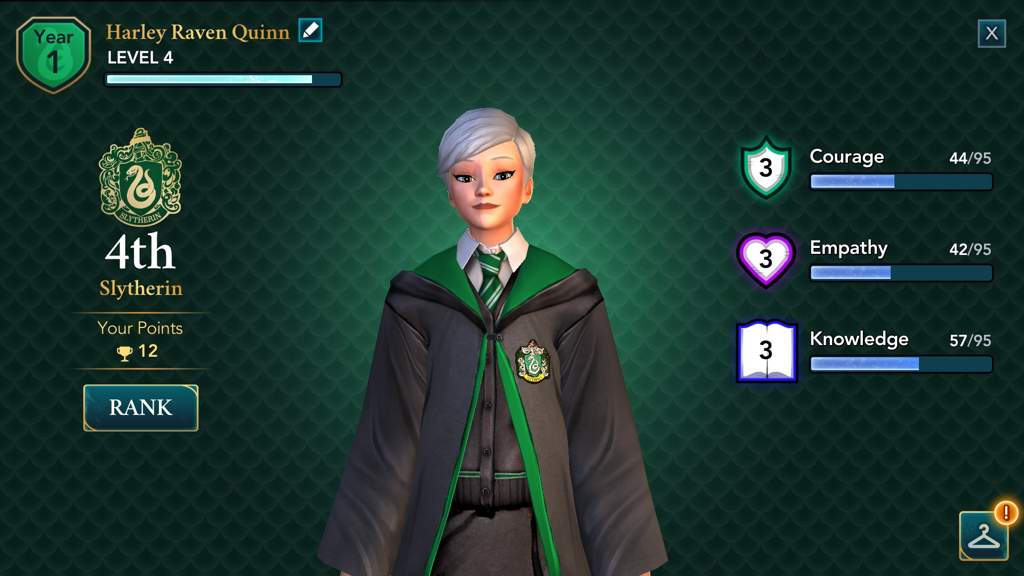Open the house RANK leaderboard

(x=141, y=408)
